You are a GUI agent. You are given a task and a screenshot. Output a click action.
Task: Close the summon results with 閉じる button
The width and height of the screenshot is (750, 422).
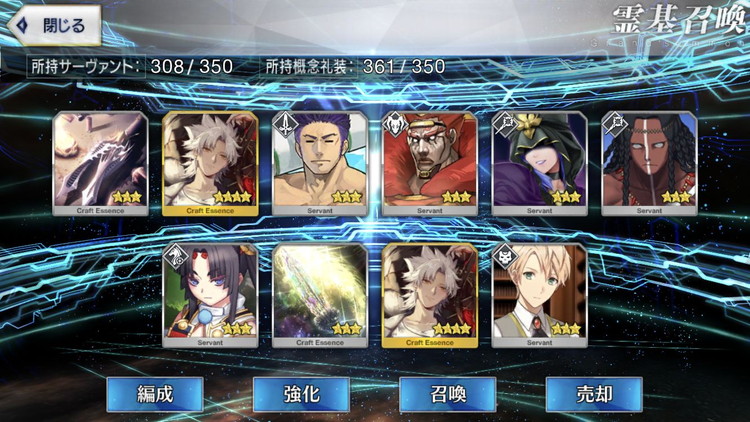click(53, 25)
